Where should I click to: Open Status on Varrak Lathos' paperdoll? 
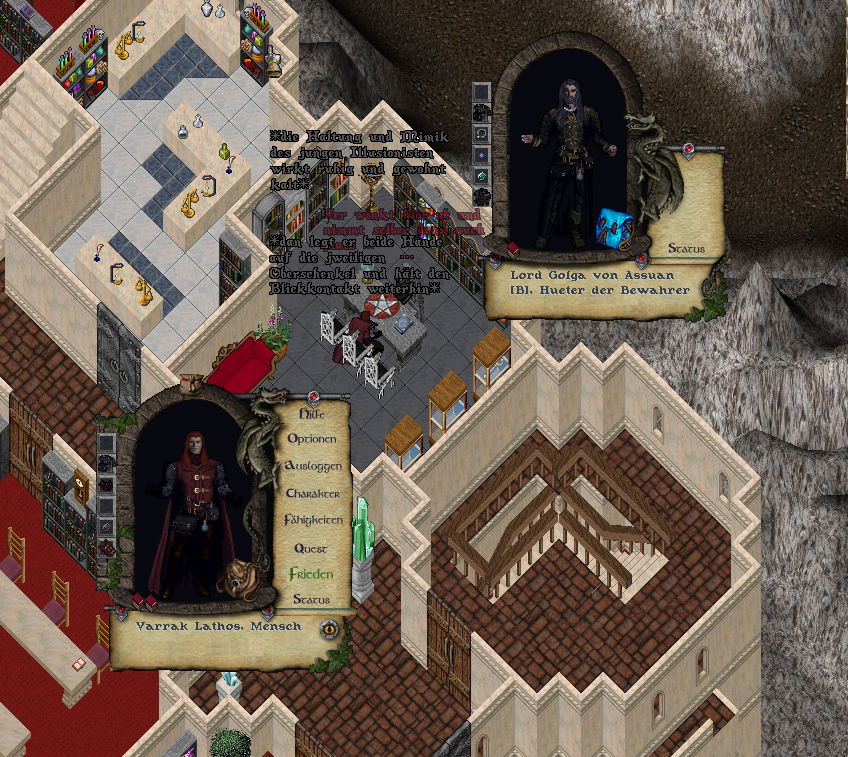click(311, 600)
